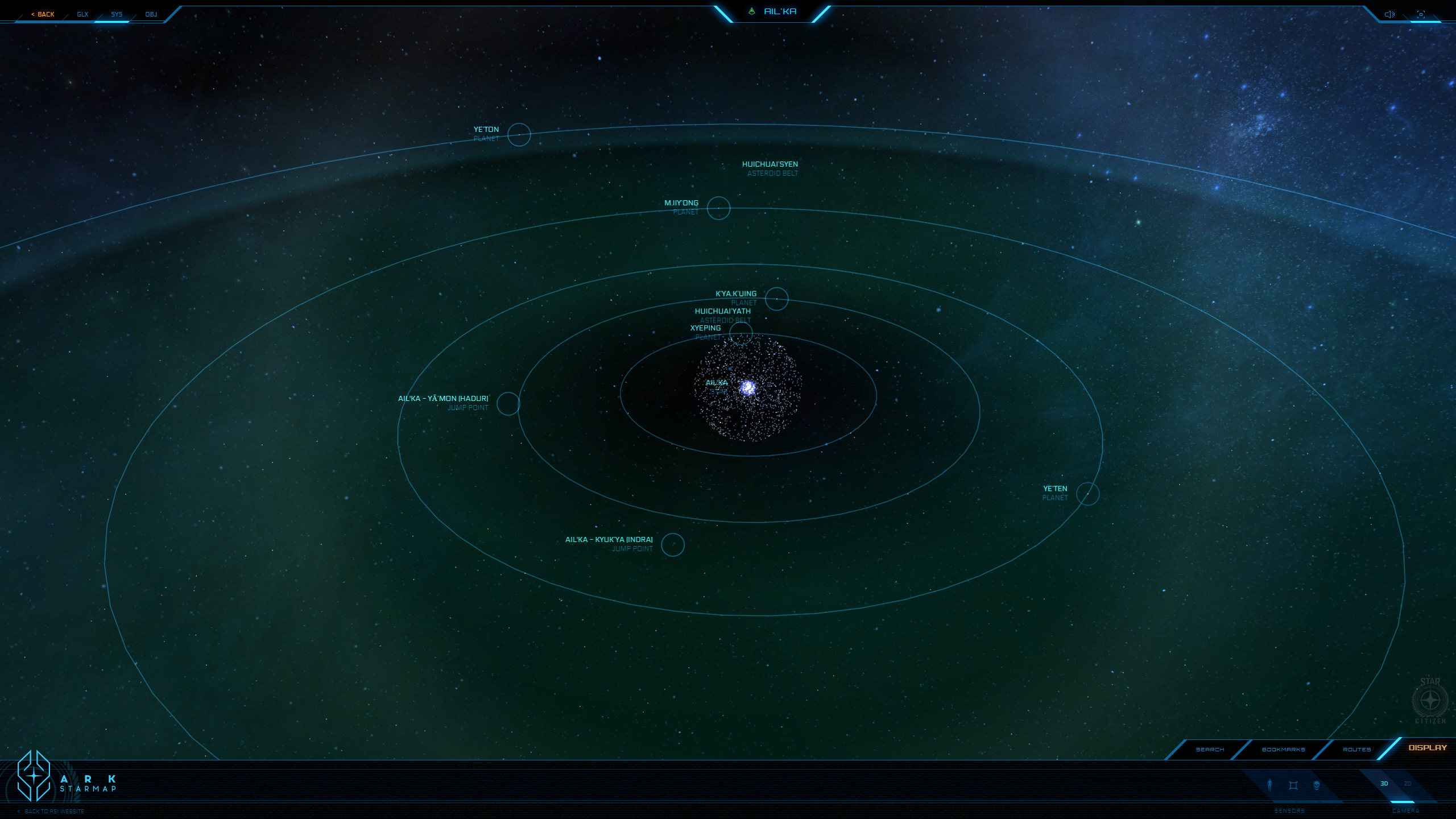Activate the fullscreen frame icon

[1421, 14]
